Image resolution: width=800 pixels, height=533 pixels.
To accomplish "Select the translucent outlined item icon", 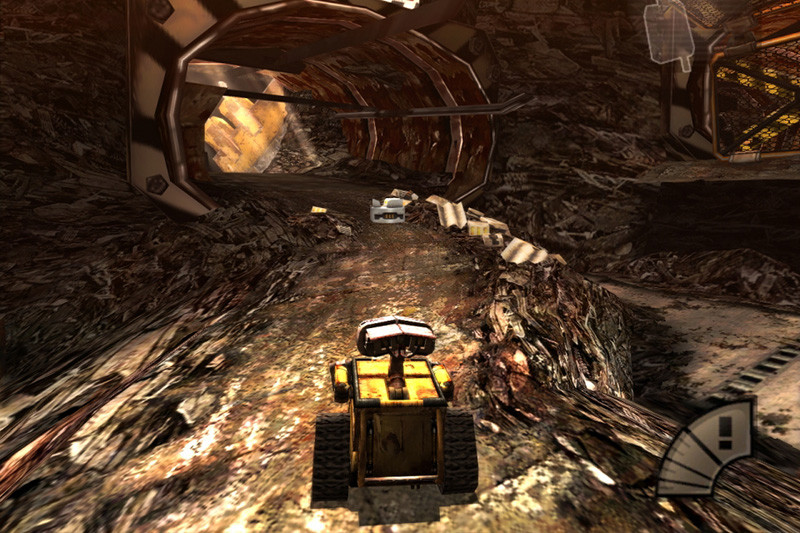I will pos(669,32).
